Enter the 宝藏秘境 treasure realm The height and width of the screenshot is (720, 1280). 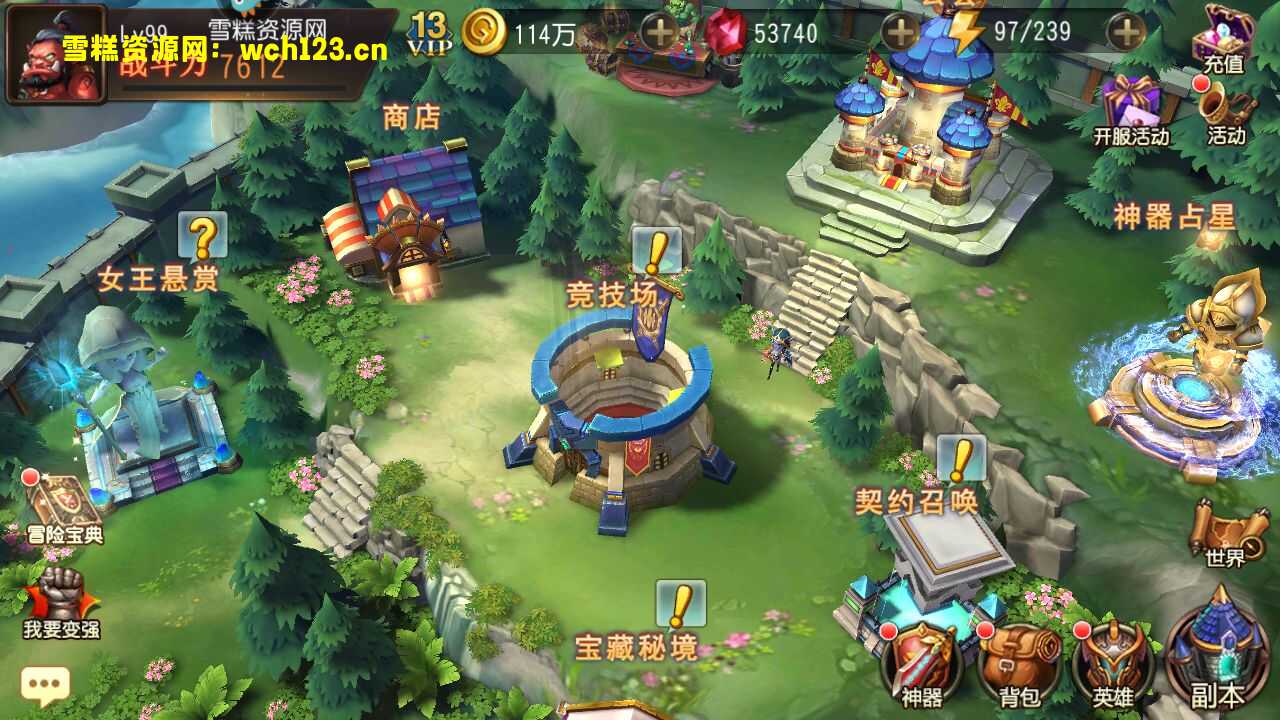[636, 646]
